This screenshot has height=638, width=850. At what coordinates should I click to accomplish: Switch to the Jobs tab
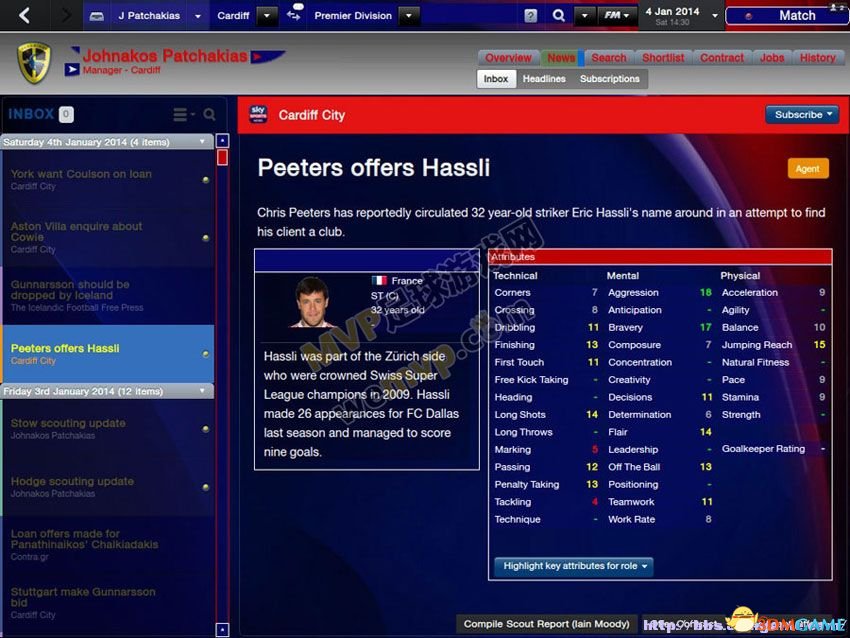(x=772, y=58)
